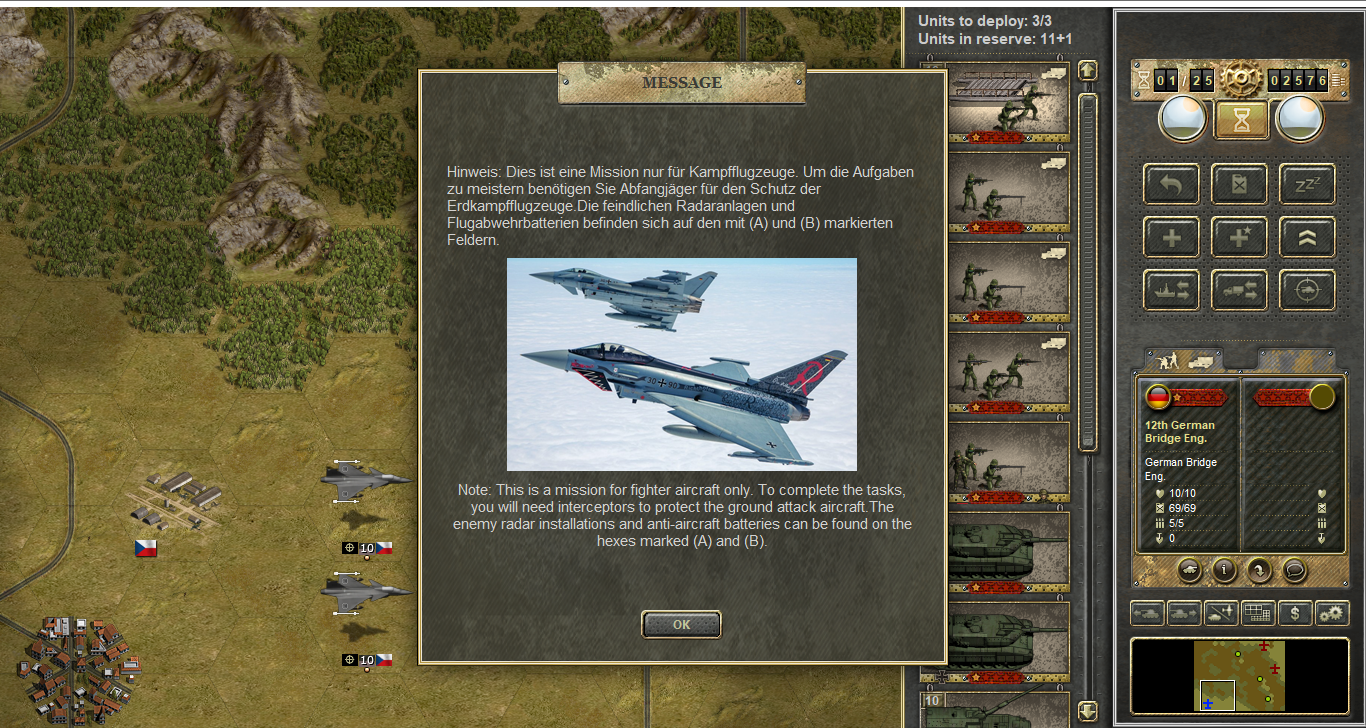Activate the crosshair tank target button
Screen dimensions: 1366x728
[1307, 290]
